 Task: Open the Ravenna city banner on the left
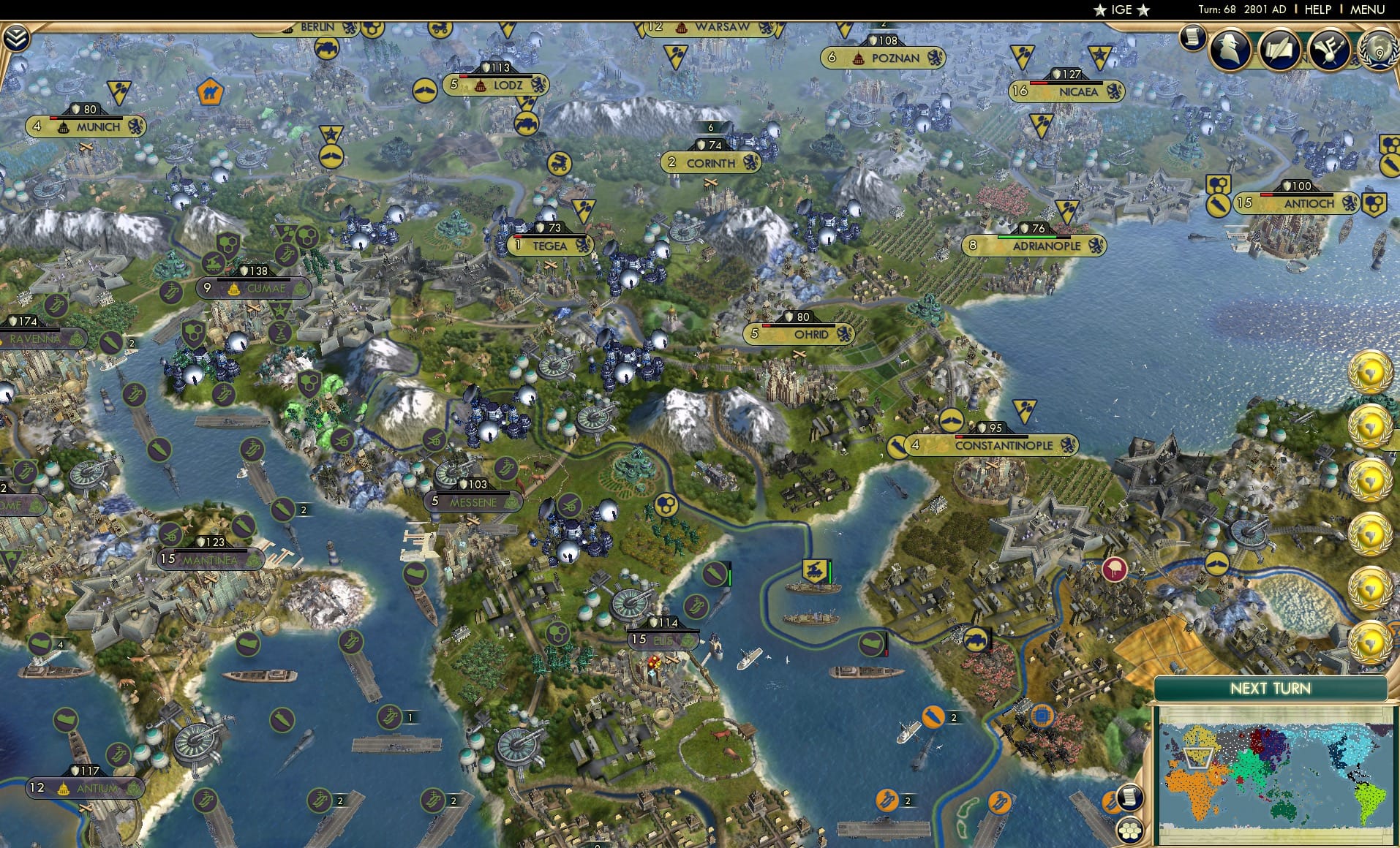tap(35, 338)
